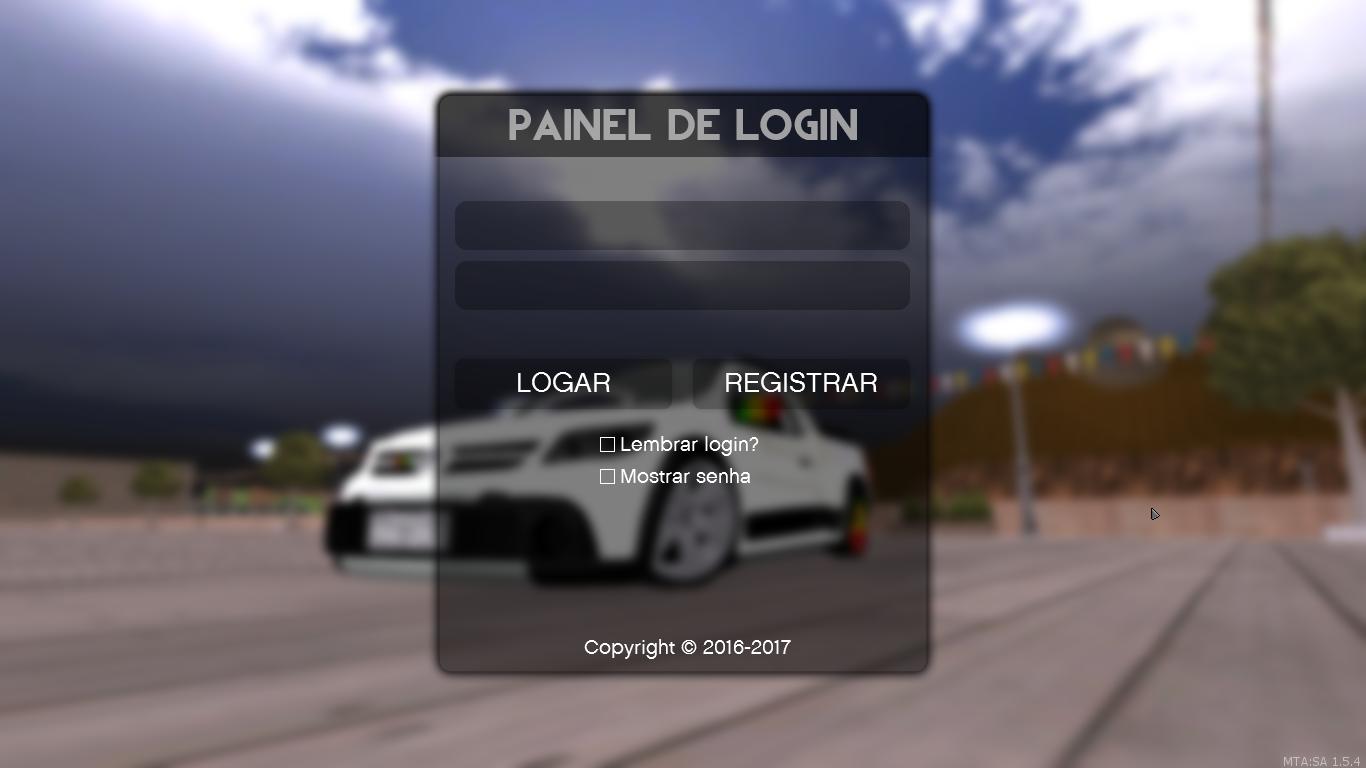This screenshot has height=768, width=1366.
Task: Click the login panel header bar
Action: (683, 125)
